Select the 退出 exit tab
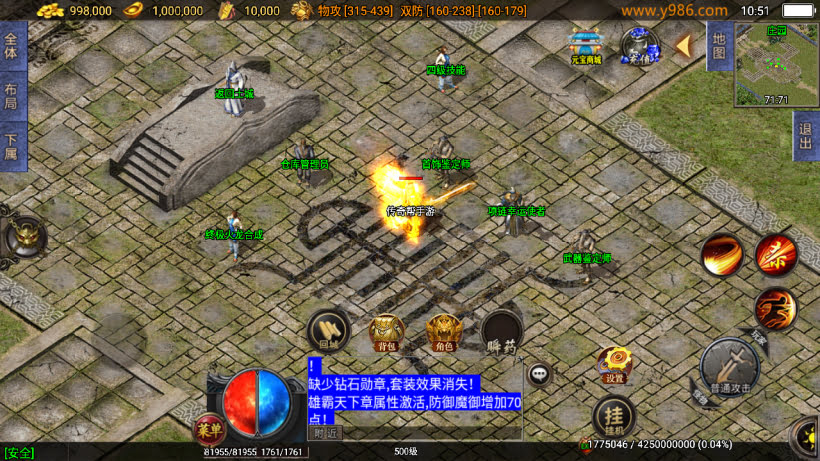The height and width of the screenshot is (461, 820). pyautogui.click(x=805, y=136)
